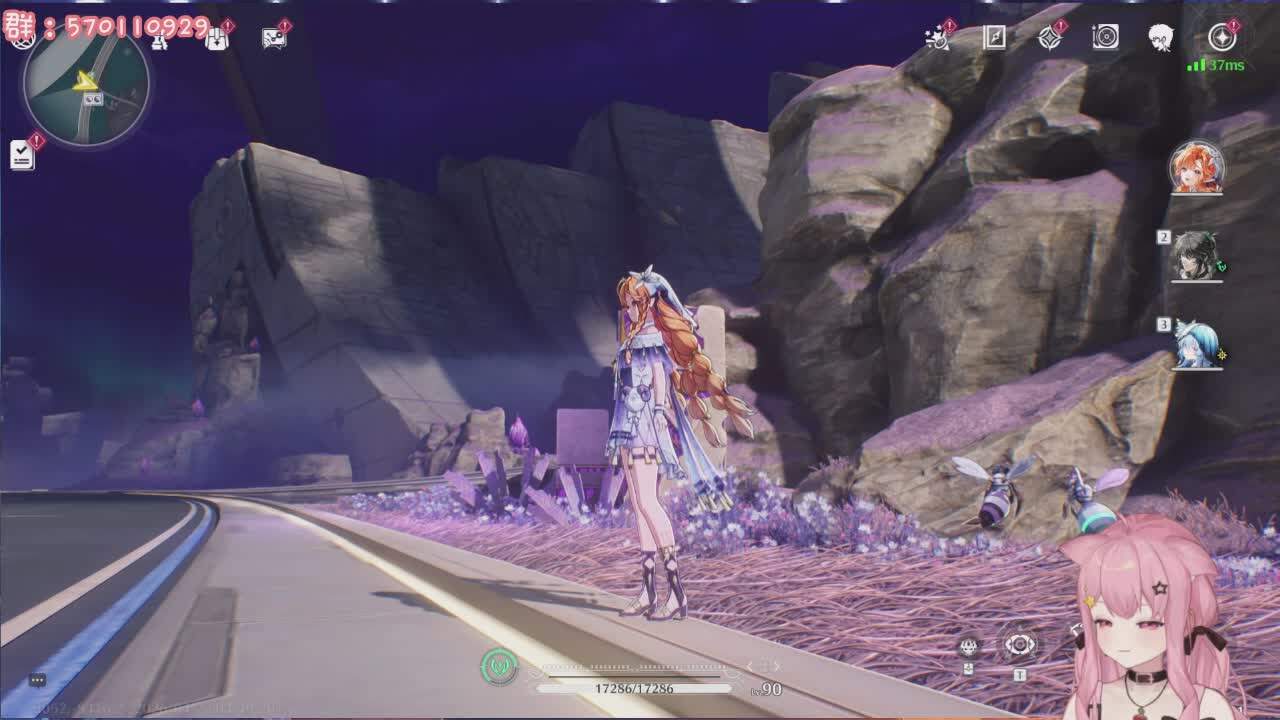1280x720 pixels.
Task: Open the four-point star convene icon
Action: click(x=1050, y=37)
